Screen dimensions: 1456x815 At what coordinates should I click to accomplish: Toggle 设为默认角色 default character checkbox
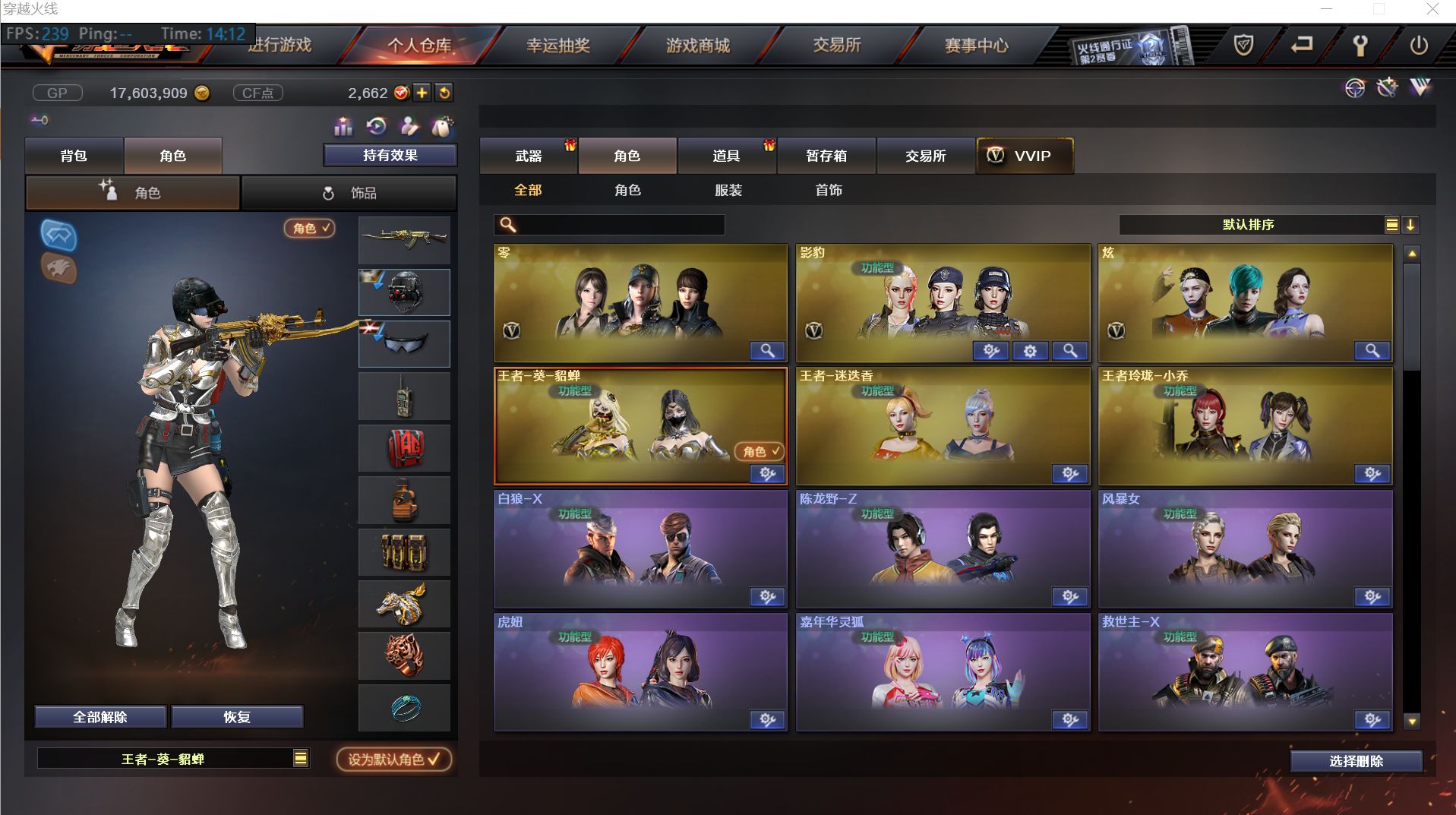(x=394, y=760)
